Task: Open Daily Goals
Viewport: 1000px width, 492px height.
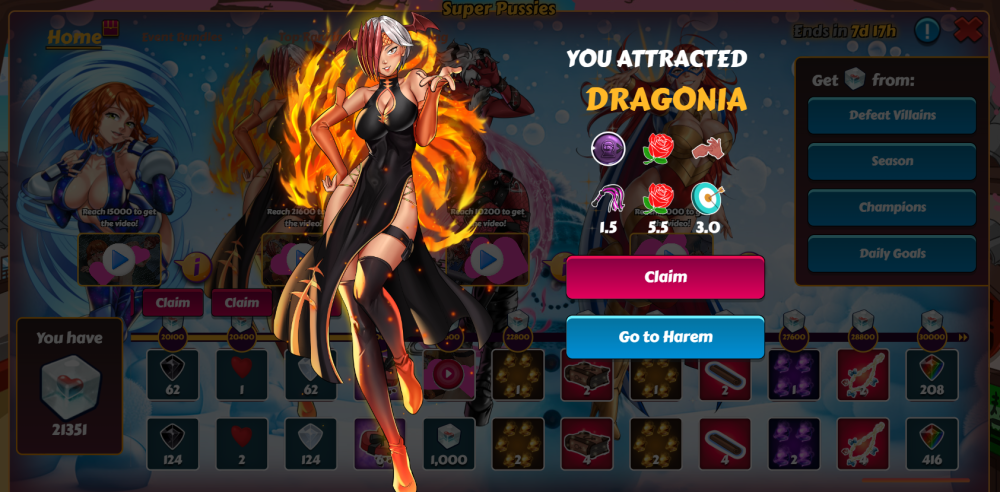Action: [x=892, y=254]
